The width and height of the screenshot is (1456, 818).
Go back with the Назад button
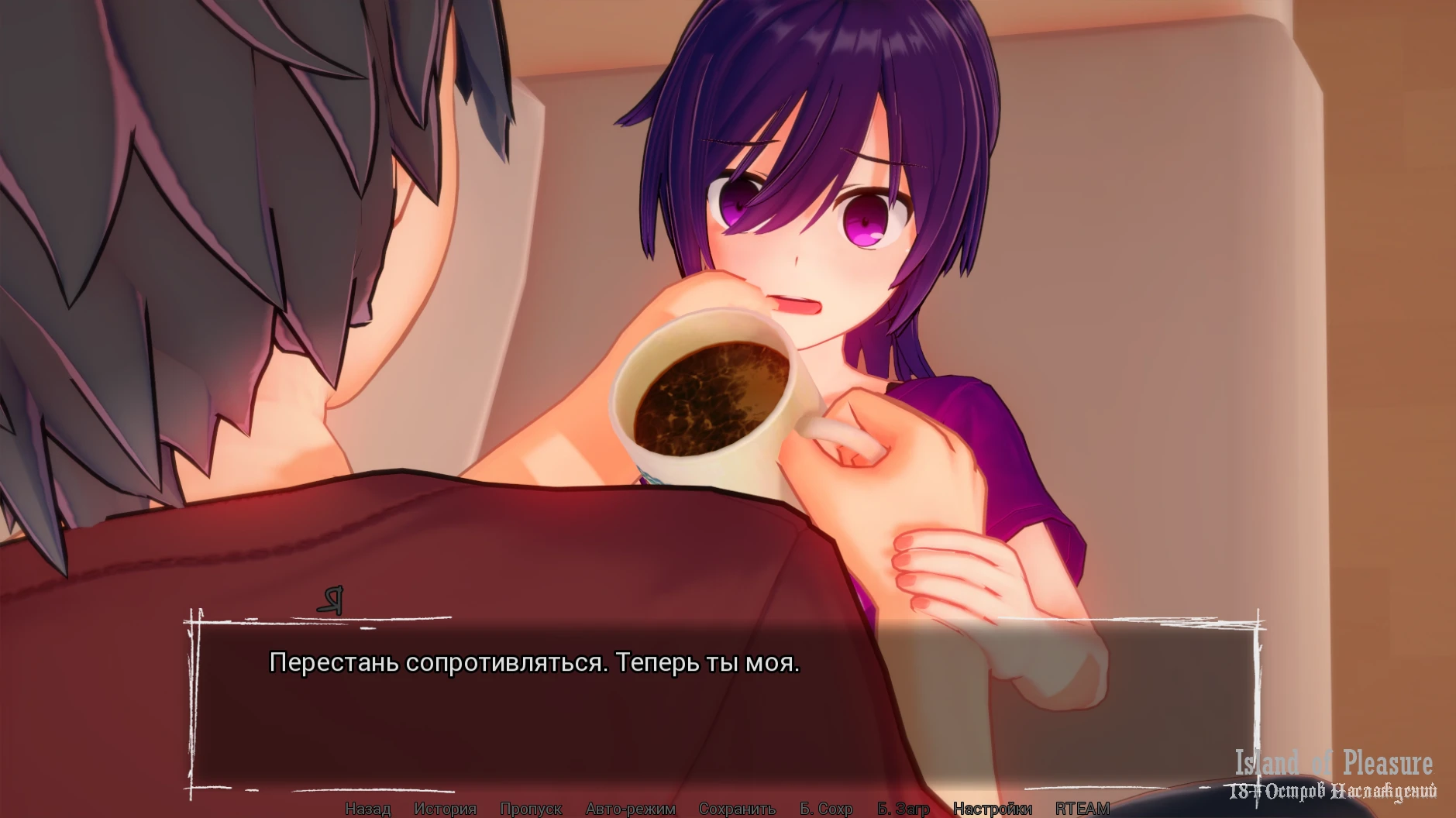coord(367,809)
